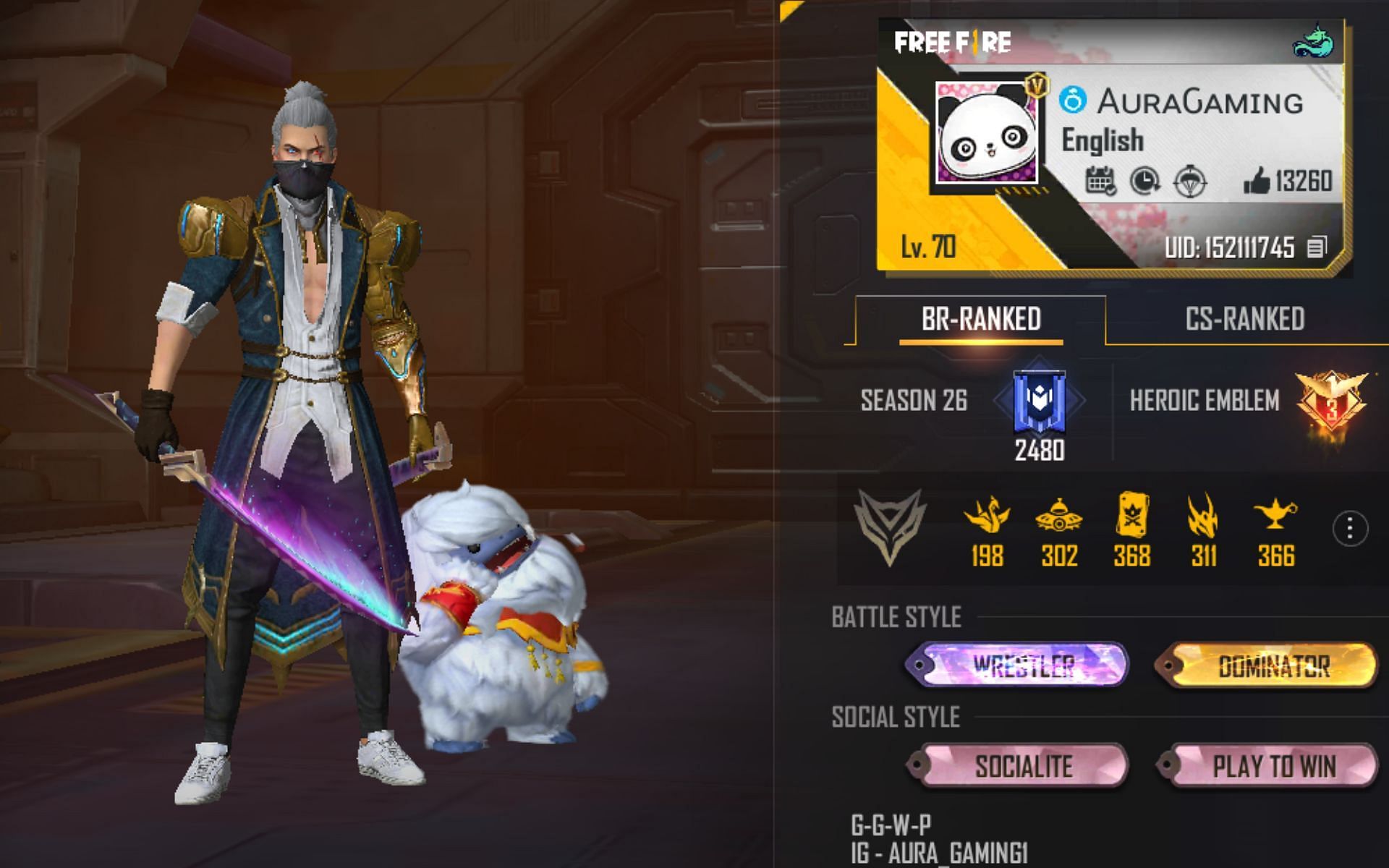This screenshot has width=1389, height=868.
Task: Select the Wrestler battle style tag
Action: click(1016, 665)
